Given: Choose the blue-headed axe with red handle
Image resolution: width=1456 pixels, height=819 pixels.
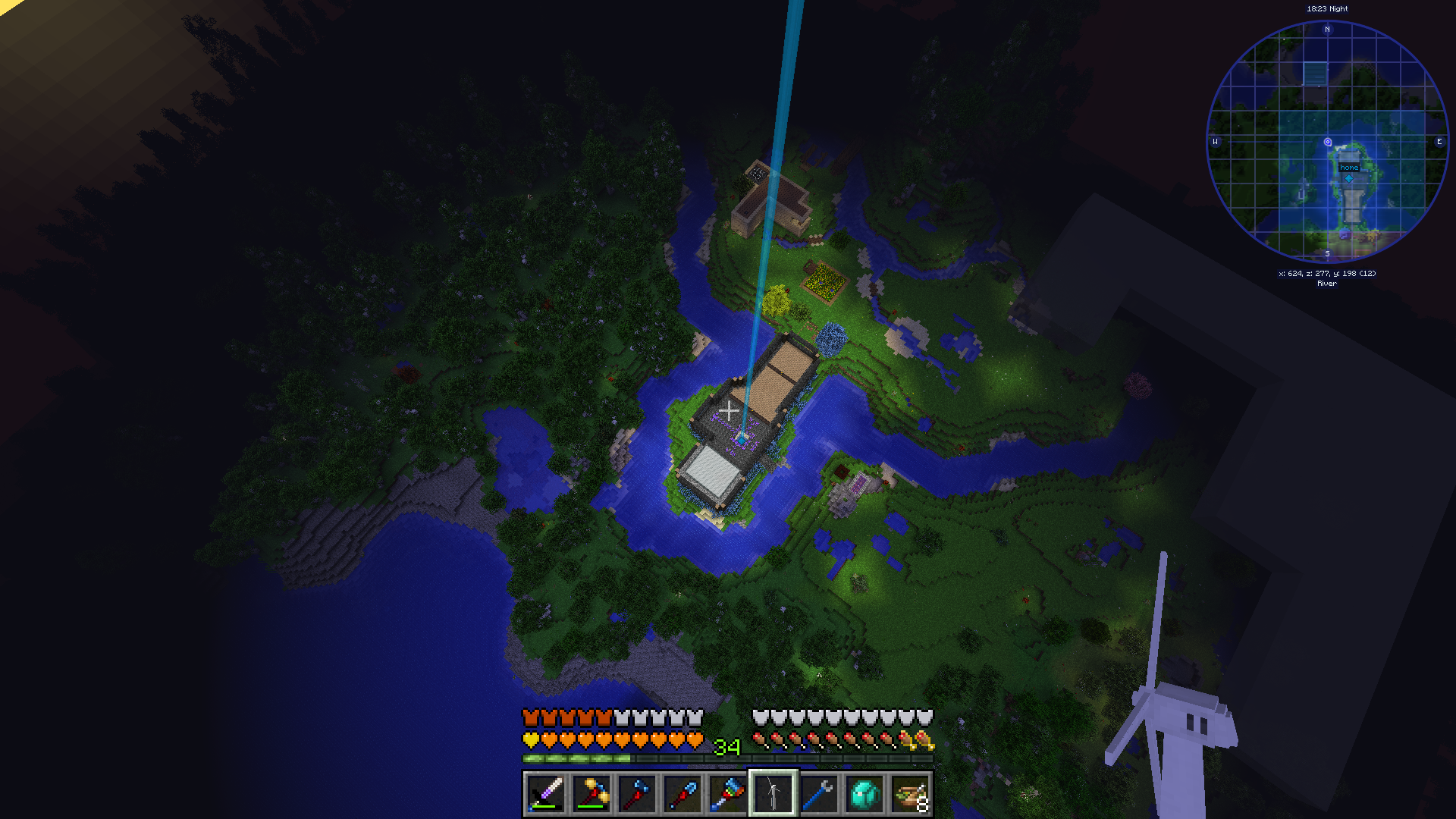Looking at the screenshot, I should (x=636, y=794).
